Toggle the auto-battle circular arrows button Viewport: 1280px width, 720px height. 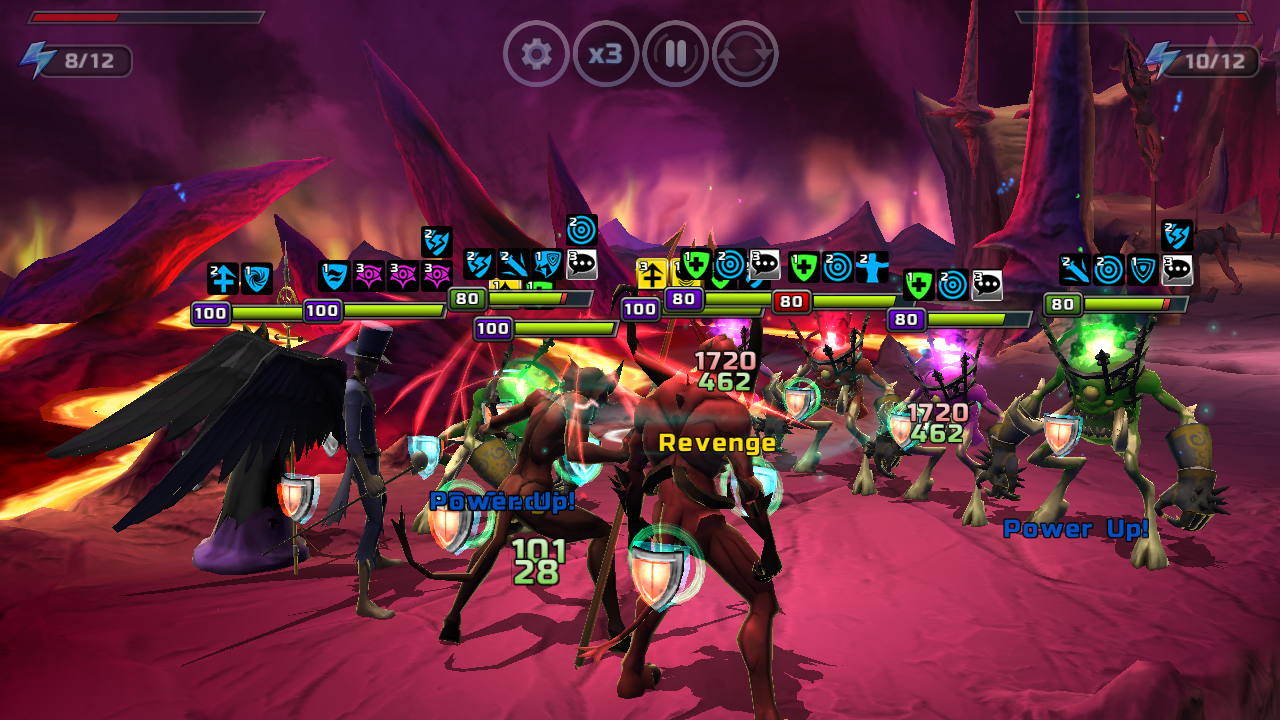point(745,53)
